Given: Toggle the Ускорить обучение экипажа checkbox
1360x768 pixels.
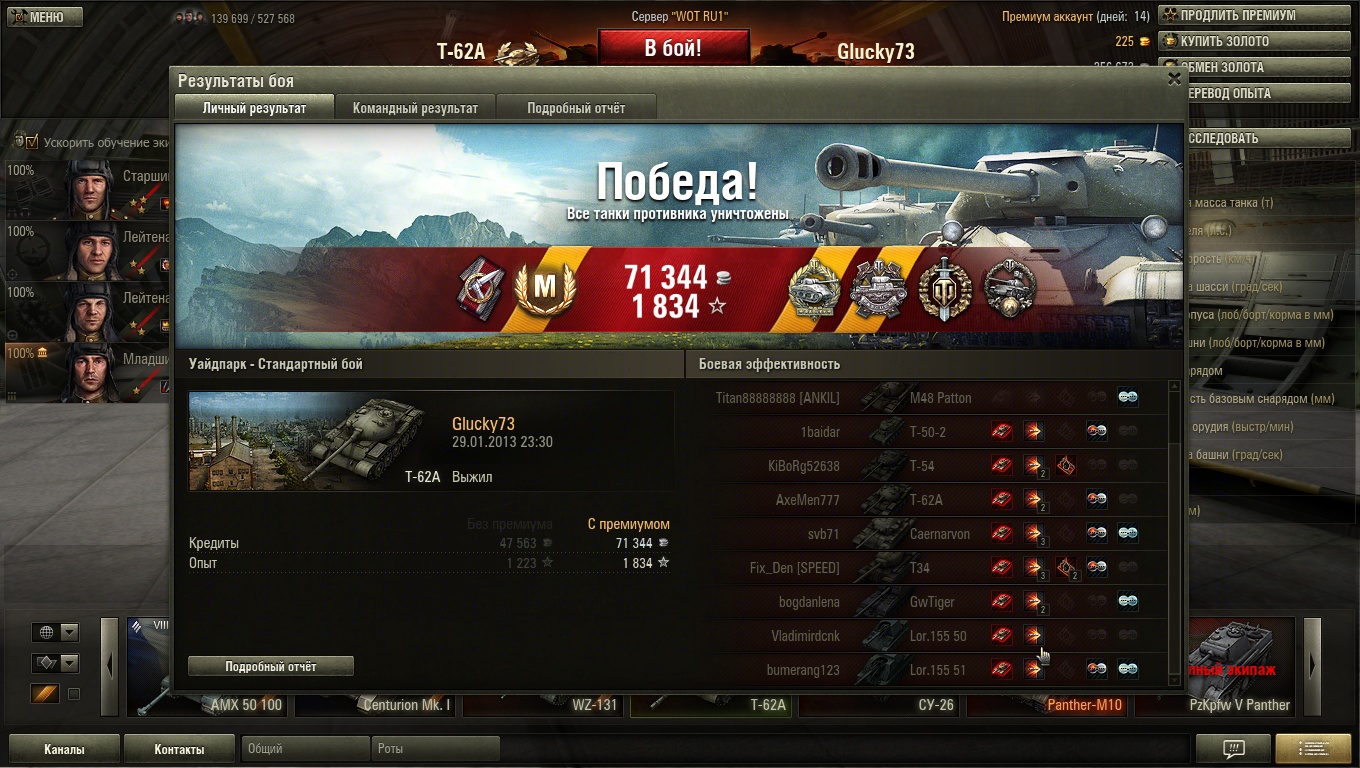Looking at the screenshot, I should point(32,142).
